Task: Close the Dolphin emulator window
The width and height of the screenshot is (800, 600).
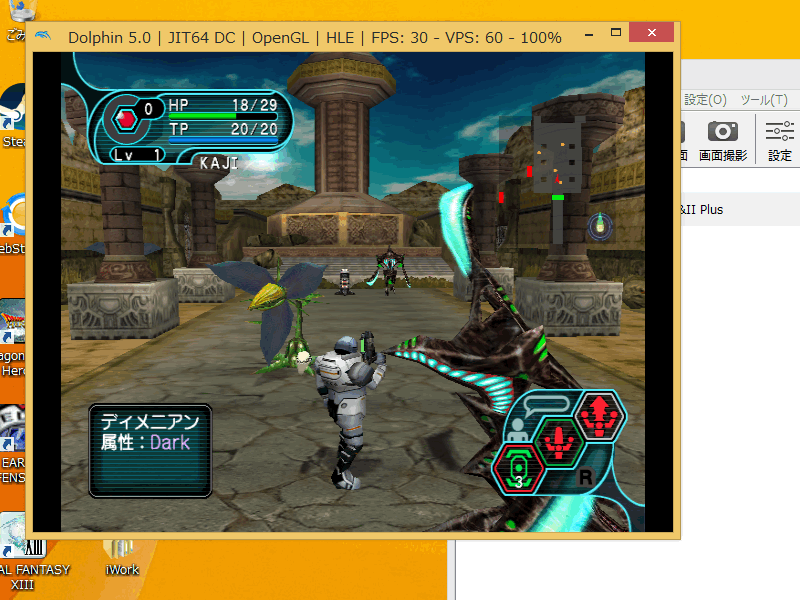Action: tap(656, 37)
